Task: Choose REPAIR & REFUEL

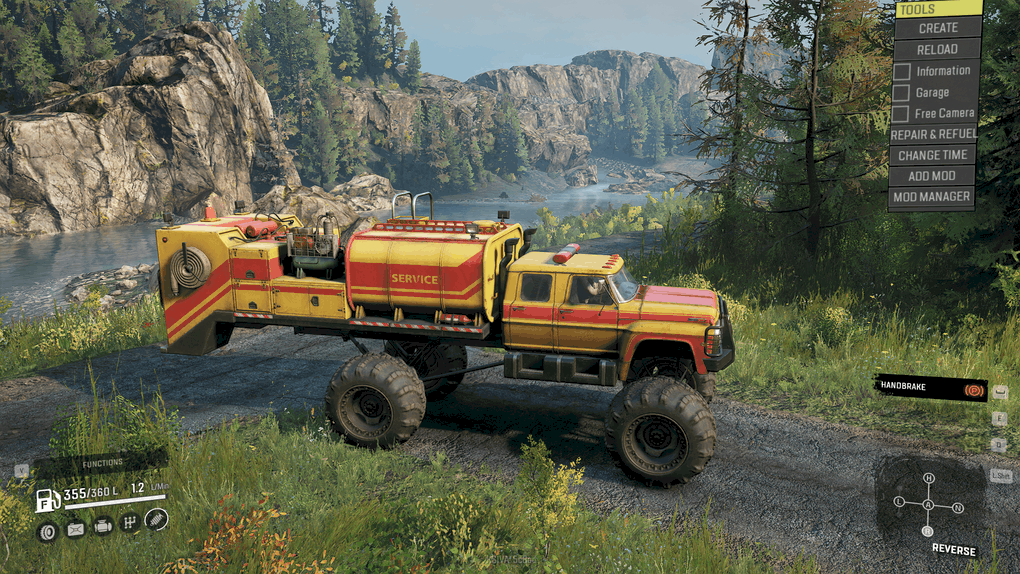Action: coord(932,134)
